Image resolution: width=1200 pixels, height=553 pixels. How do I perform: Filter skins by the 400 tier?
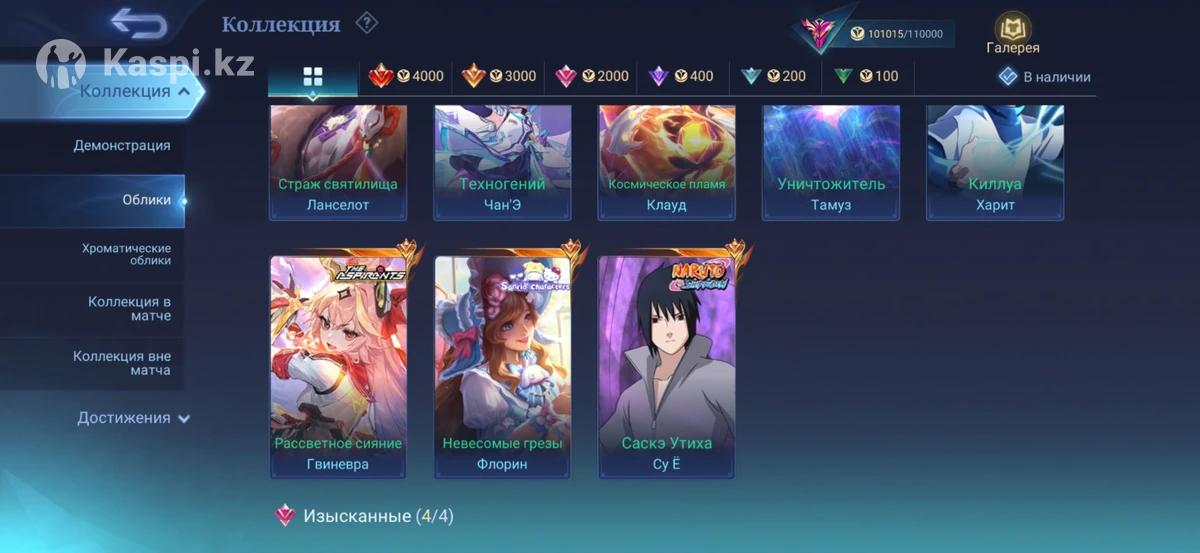pyautogui.click(x=682, y=76)
